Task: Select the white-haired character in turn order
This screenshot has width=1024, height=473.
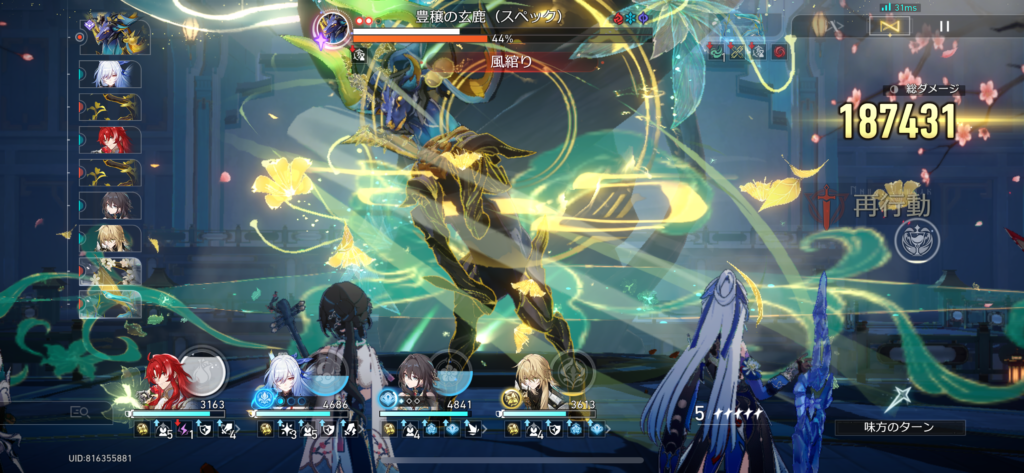Action: 117,73
